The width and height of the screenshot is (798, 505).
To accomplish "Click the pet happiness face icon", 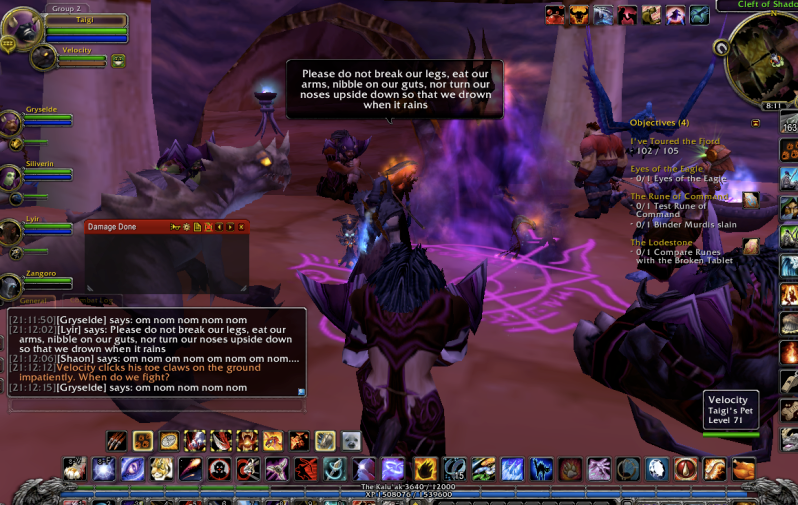I will tap(118, 61).
